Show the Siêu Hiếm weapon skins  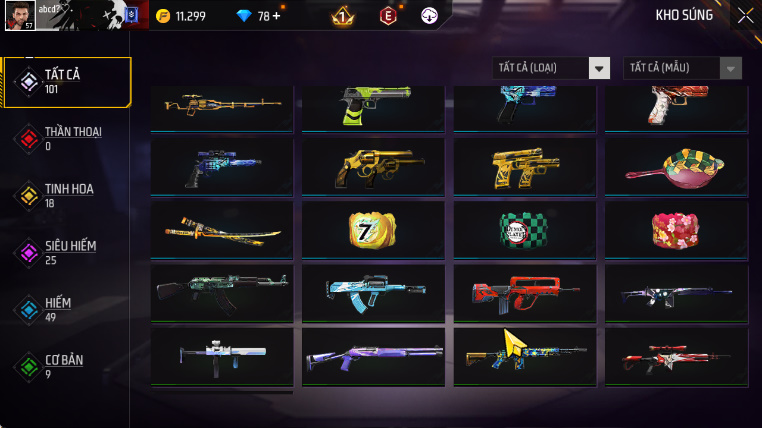pos(68,252)
